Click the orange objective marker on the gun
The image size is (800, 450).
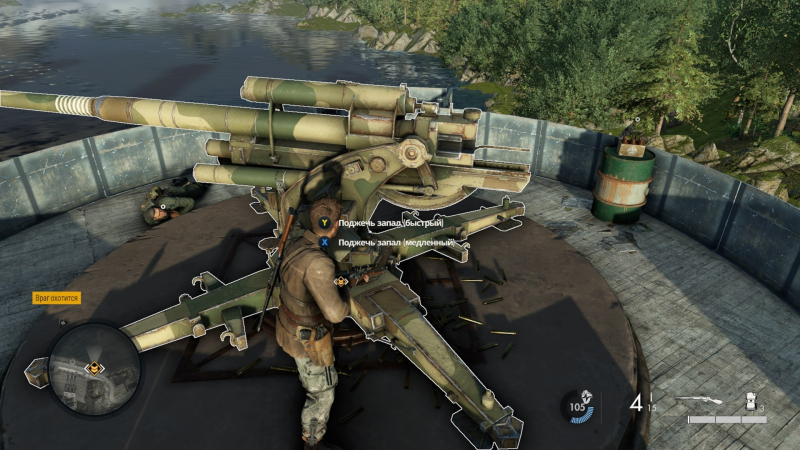click(x=341, y=282)
